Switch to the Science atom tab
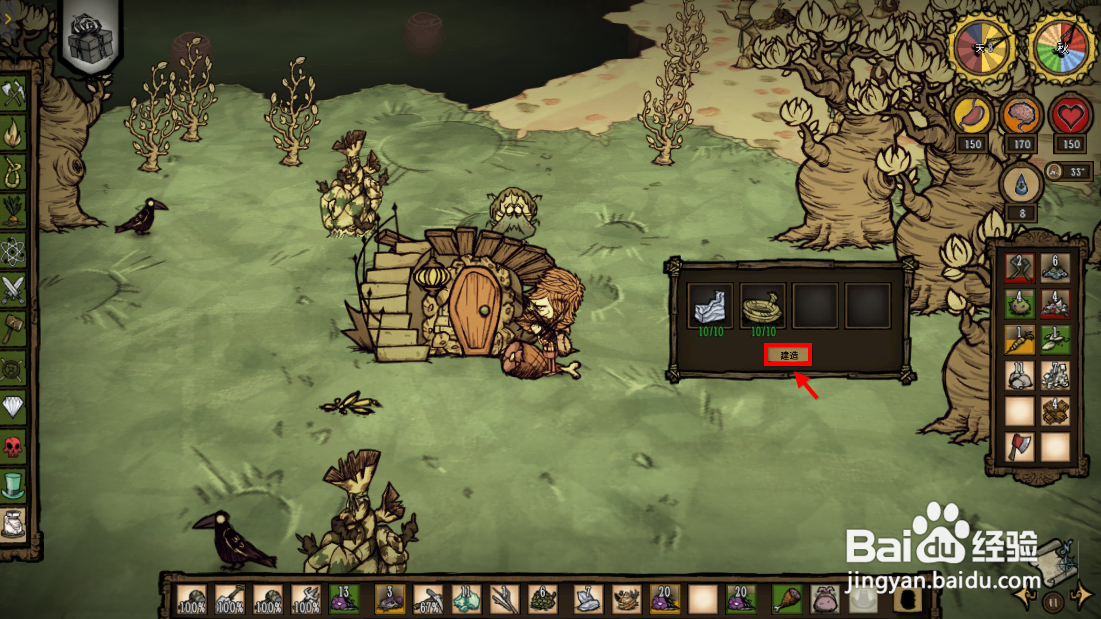 pyautogui.click(x=13, y=249)
